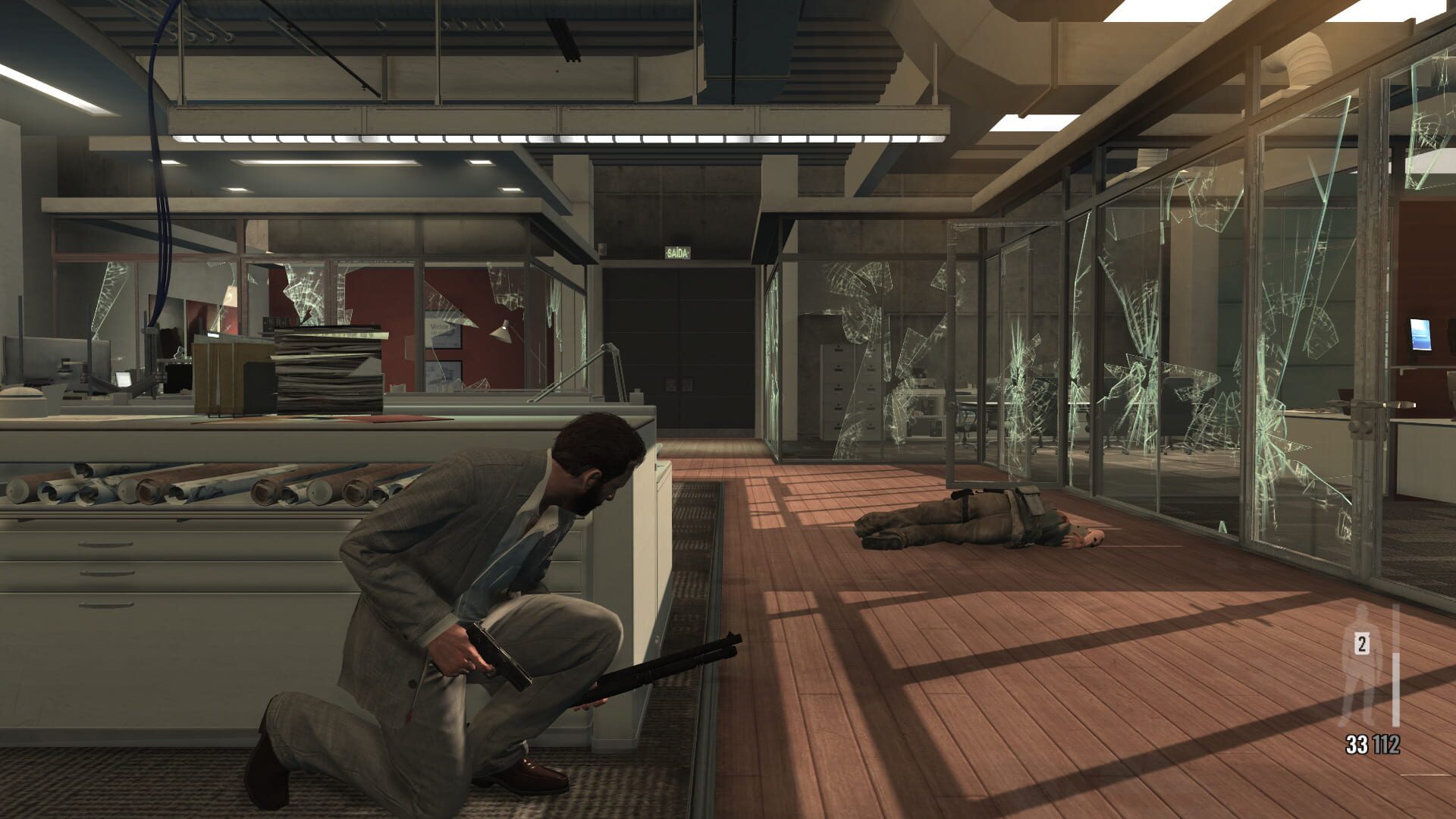Select the painkiller count box on the silhouette
The height and width of the screenshot is (819, 1456).
coord(1363,645)
